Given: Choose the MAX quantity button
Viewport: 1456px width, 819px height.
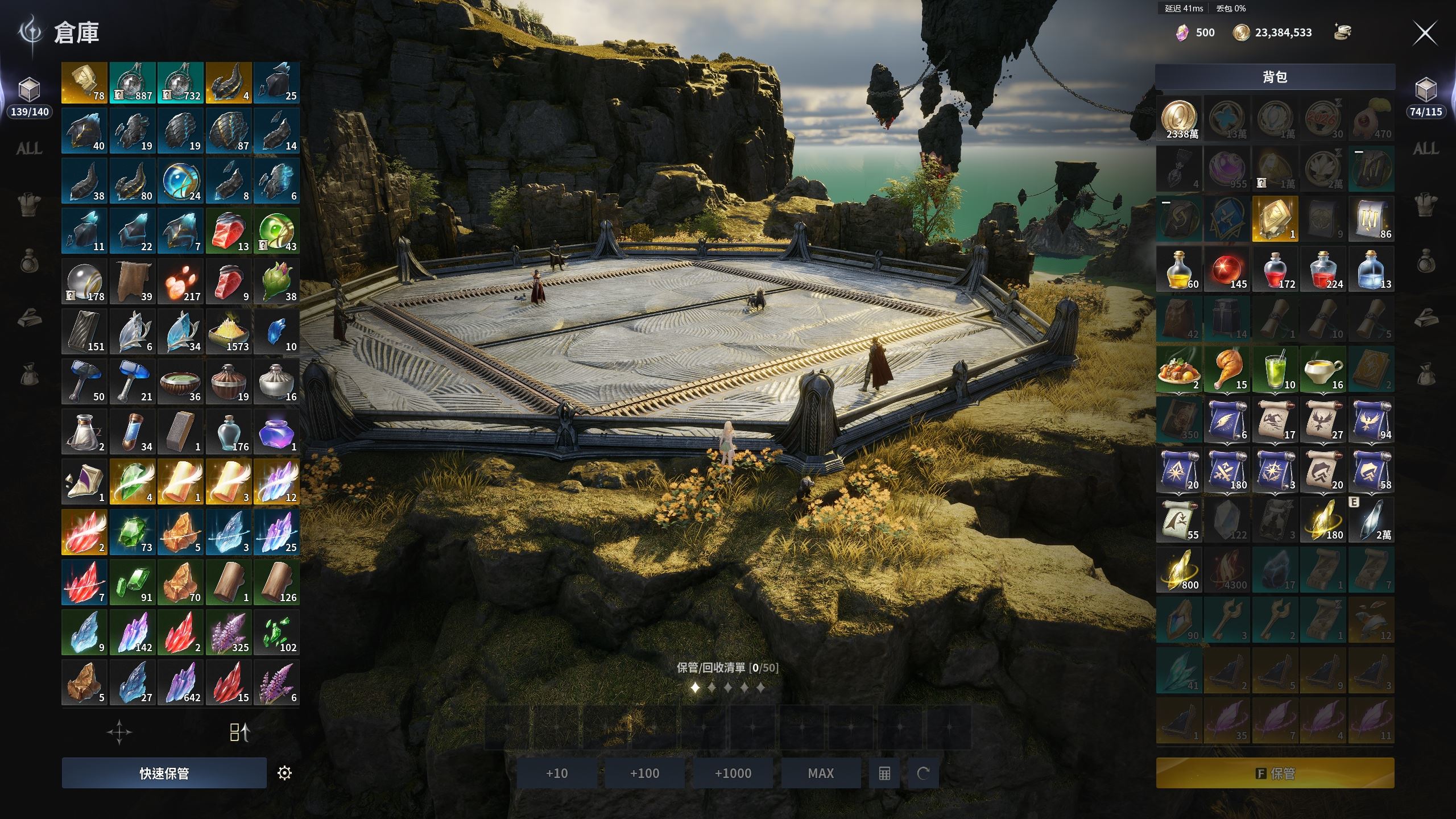Looking at the screenshot, I should 821,773.
